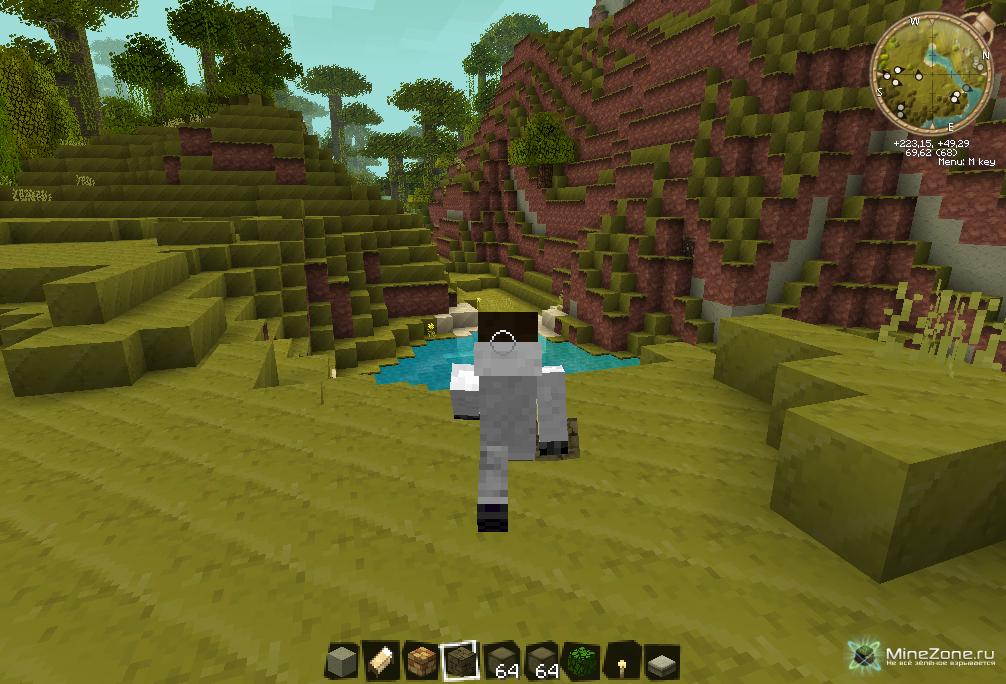Choose the brick block hotbar slot
This screenshot has width=1006, height=684.
[421, 660]
